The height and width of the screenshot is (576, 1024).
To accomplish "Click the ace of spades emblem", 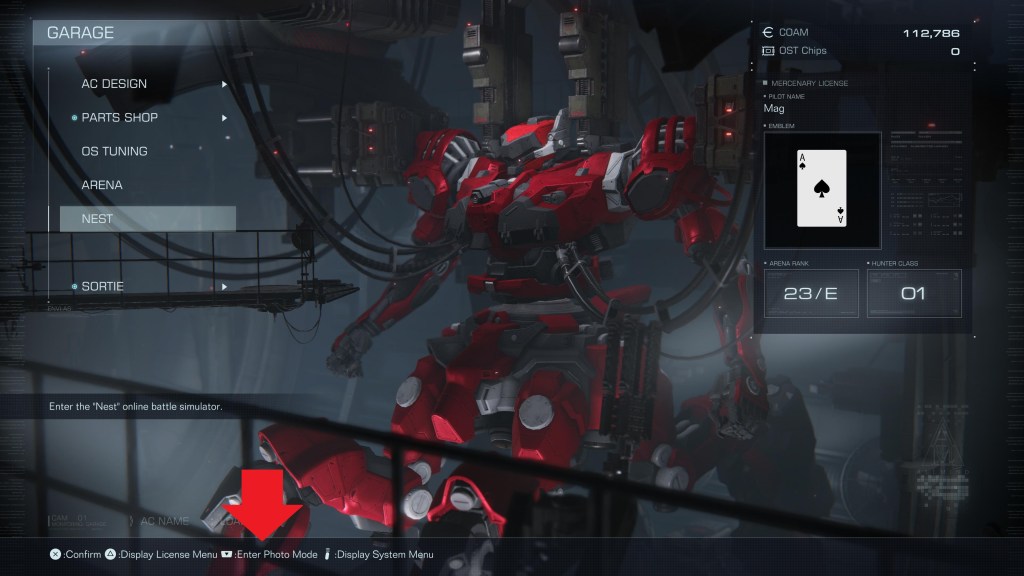I will (x=823, y=189).
